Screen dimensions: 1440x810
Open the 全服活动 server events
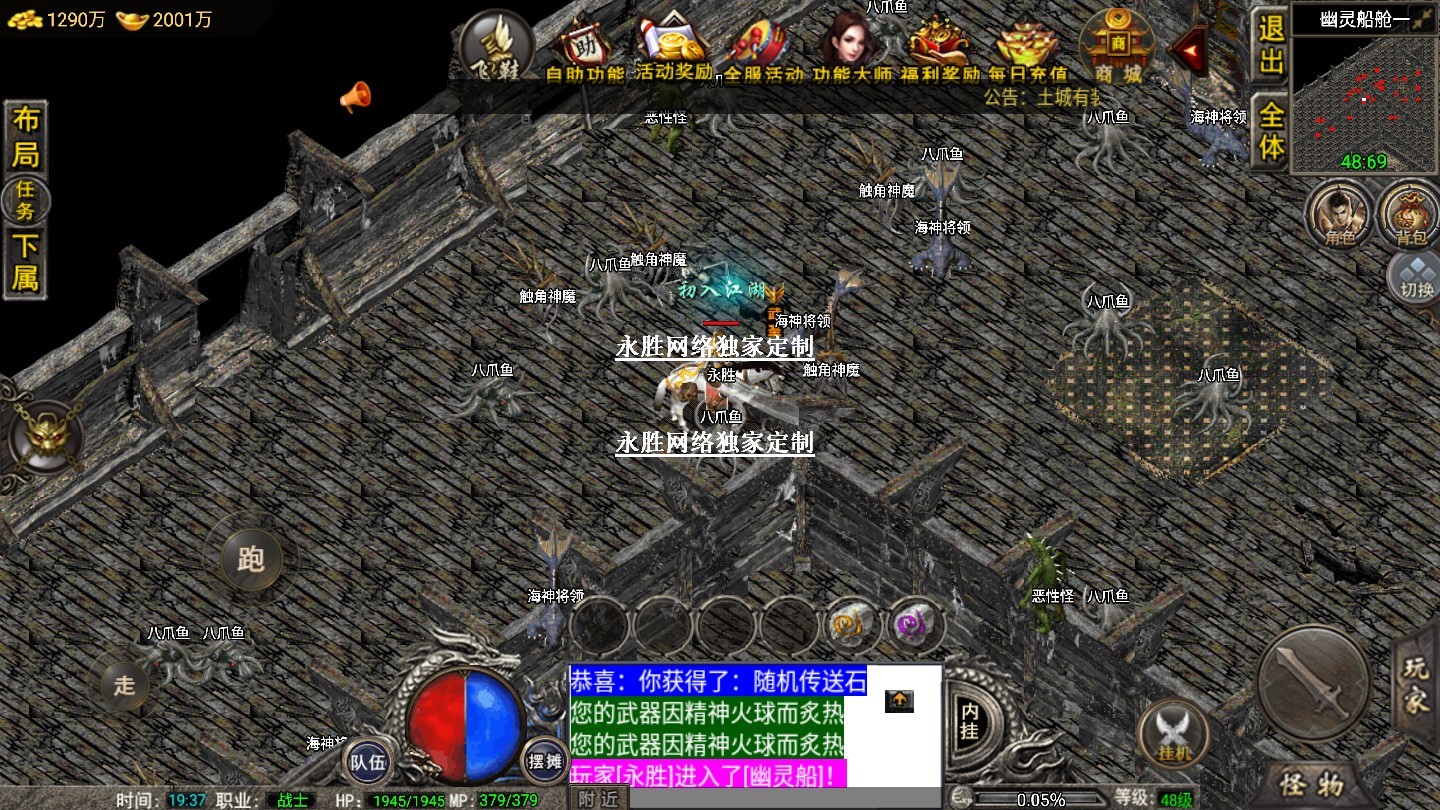click(x=763, y=50)
